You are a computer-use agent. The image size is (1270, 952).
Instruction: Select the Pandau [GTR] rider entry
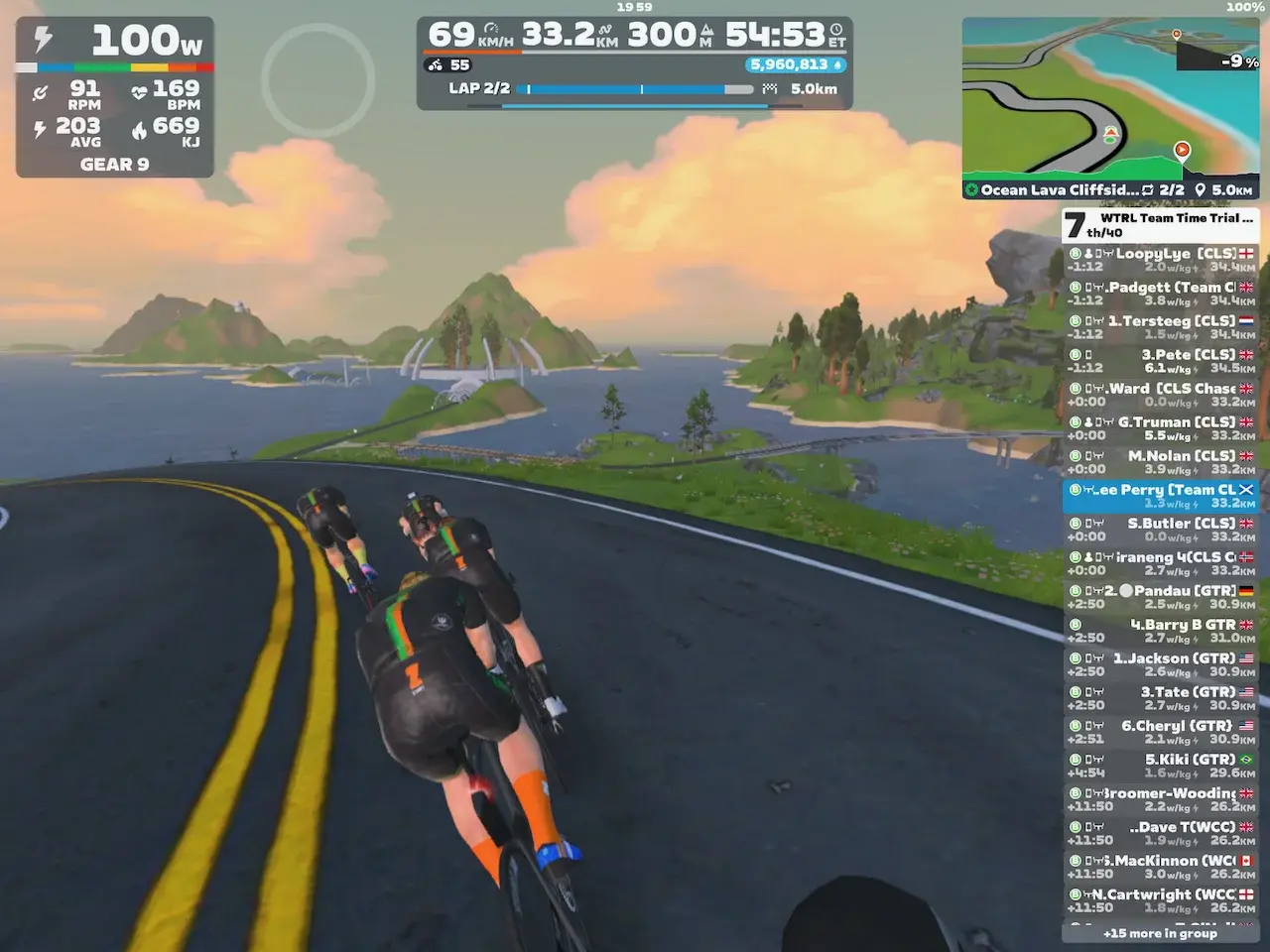[1161, 597]
